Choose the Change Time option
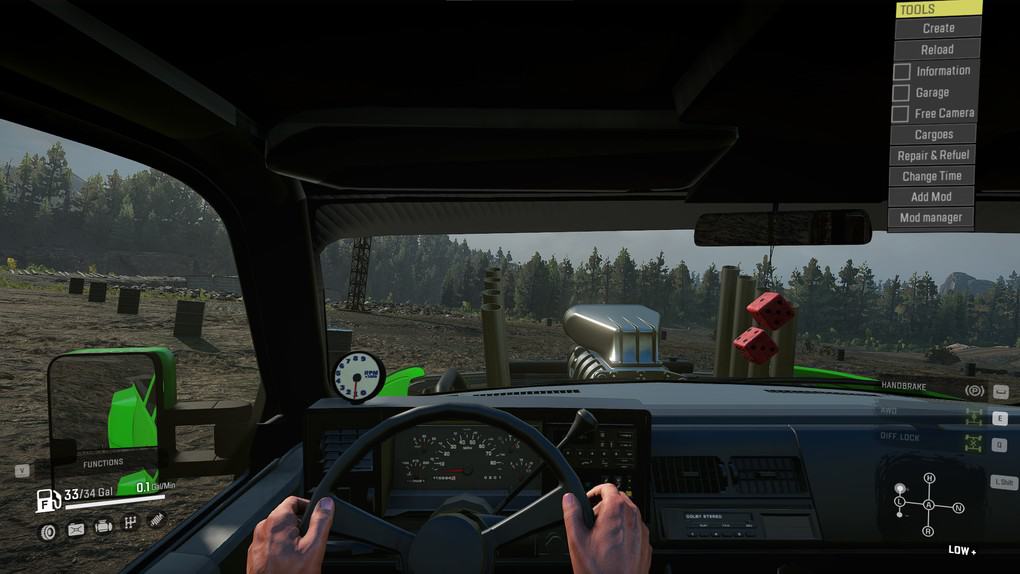The image size is (1020, 574). [x=931, y=176]
